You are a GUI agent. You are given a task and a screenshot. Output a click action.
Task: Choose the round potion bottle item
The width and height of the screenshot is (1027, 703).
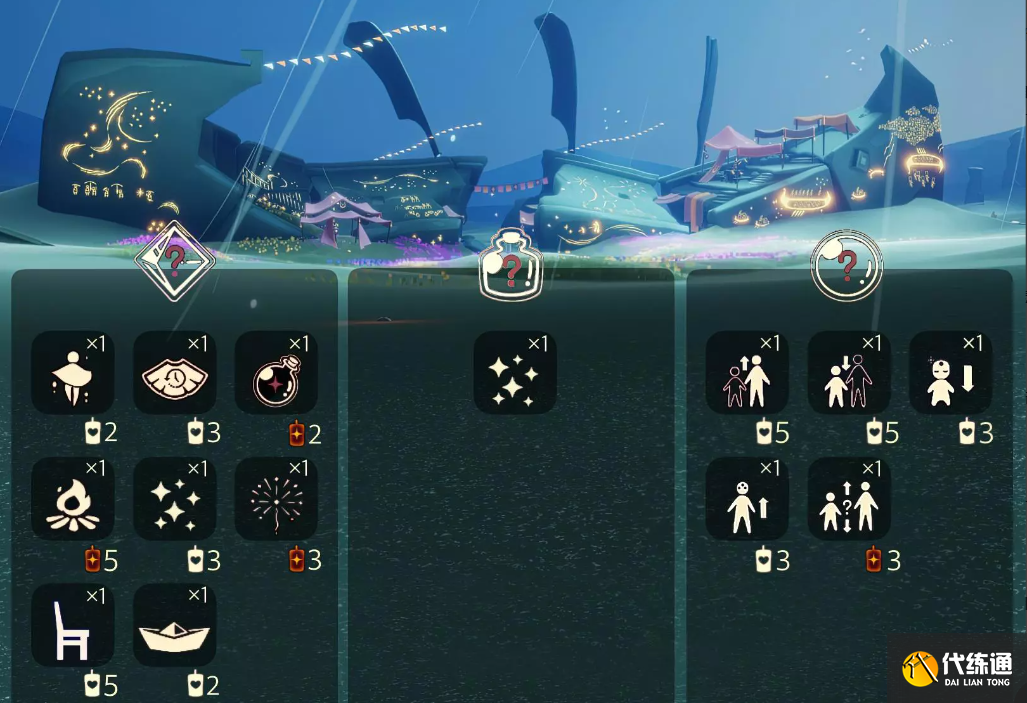coord(276,373)
